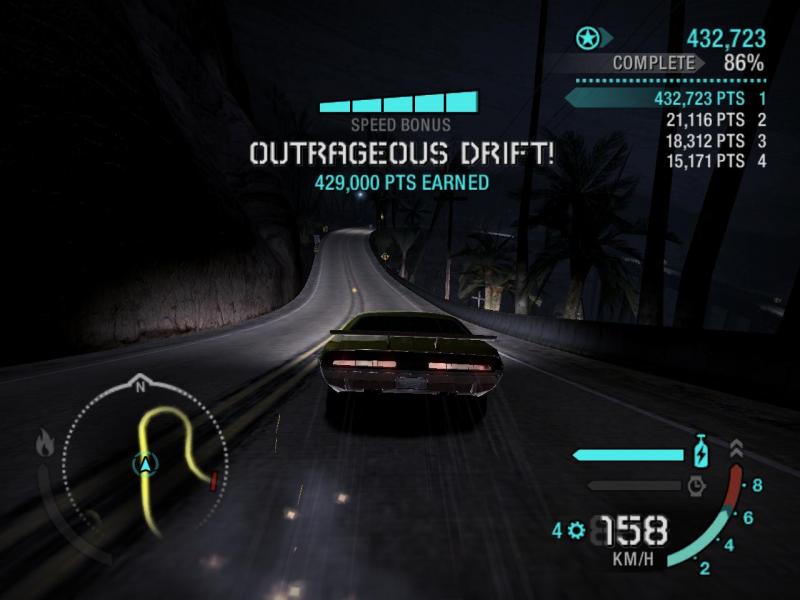Select the nitrous bottle icon
The width and height of the screenshot is (800, 600).
[x=702, y=453]
